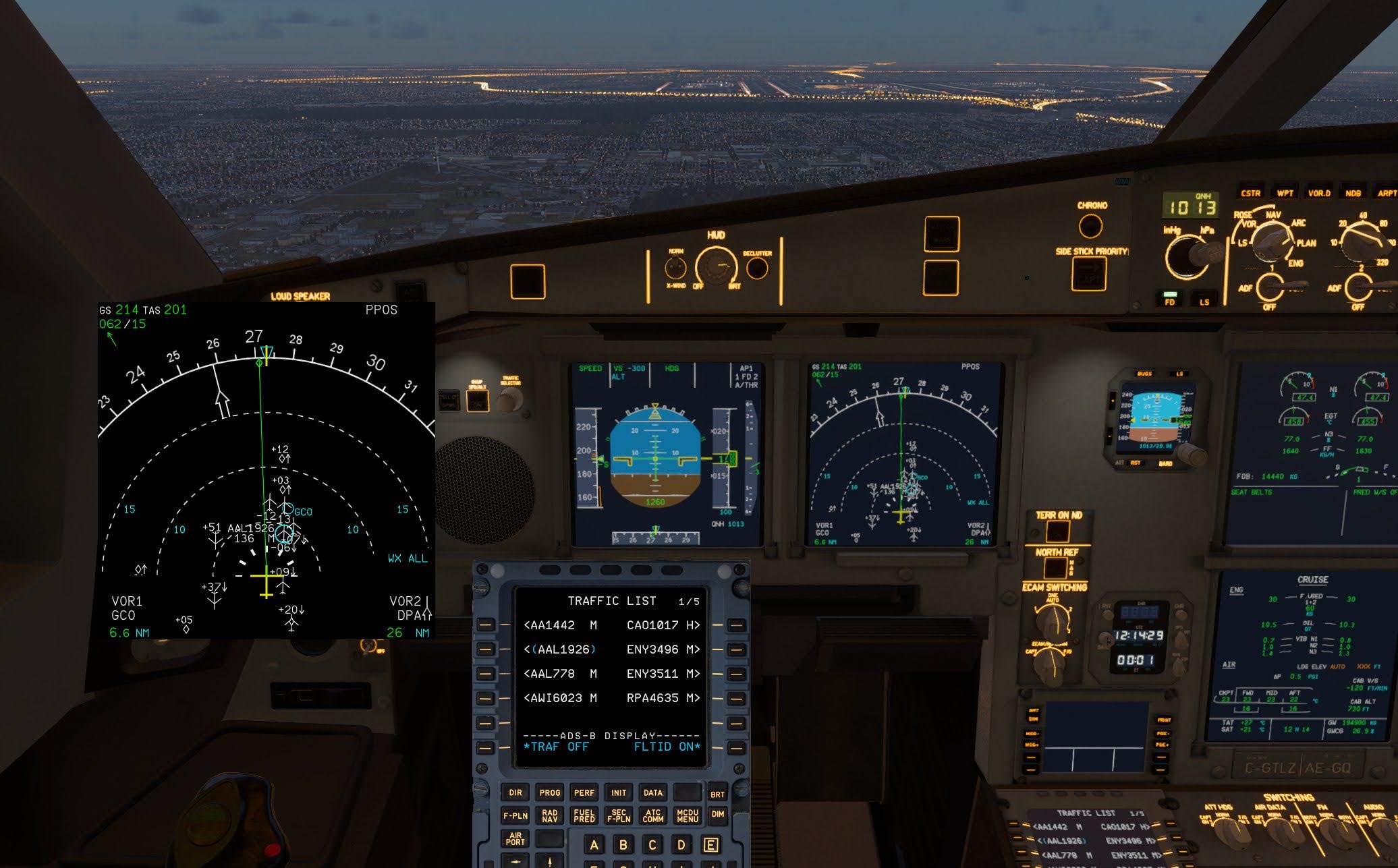Viewport: 1398px width, 868px height.
Task: Open the F-PLN flight plan page
Action: tap(515, 816)
